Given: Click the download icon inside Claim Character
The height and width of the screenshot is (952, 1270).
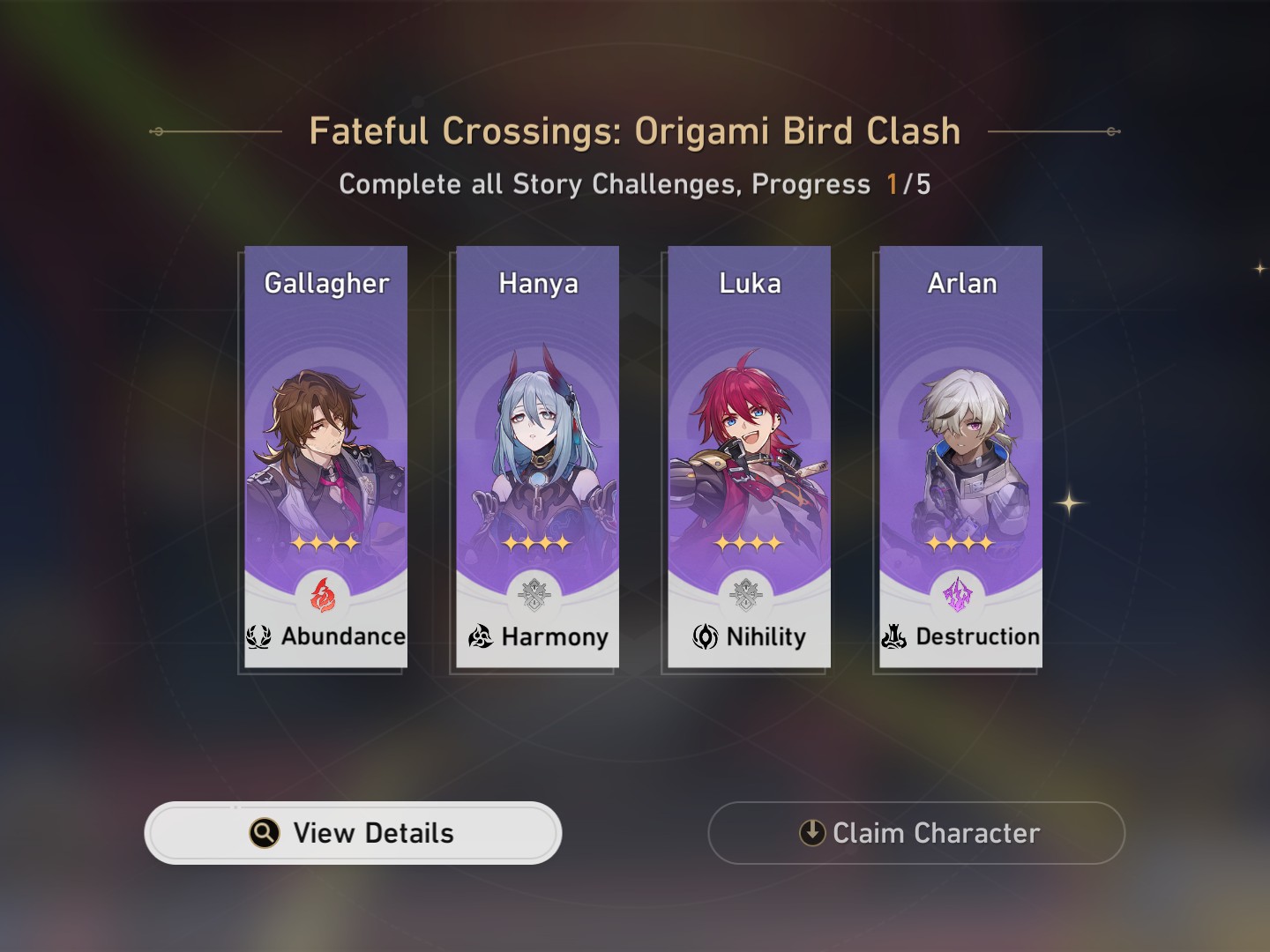Looking at the screenshot, I should click(811, 832).
